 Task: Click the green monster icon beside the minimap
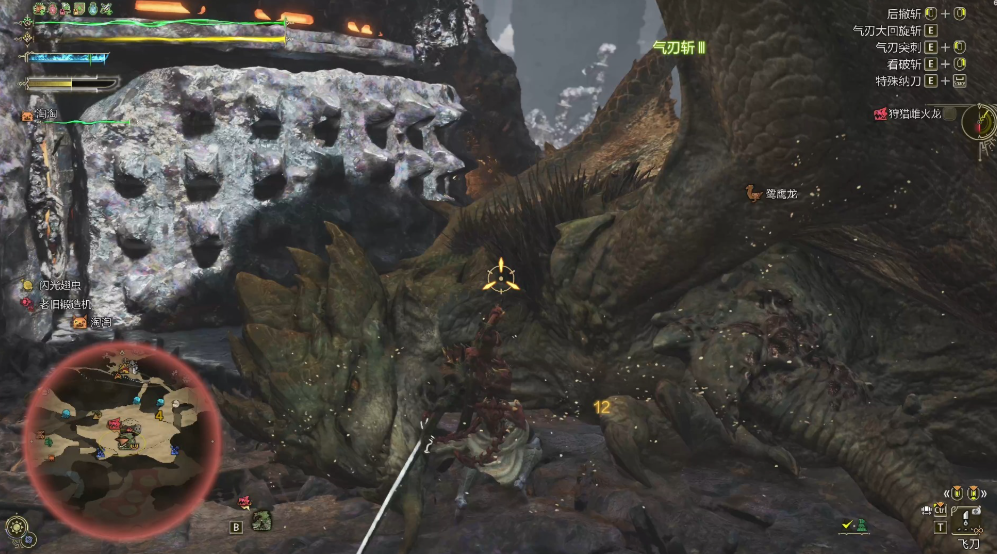262,520
